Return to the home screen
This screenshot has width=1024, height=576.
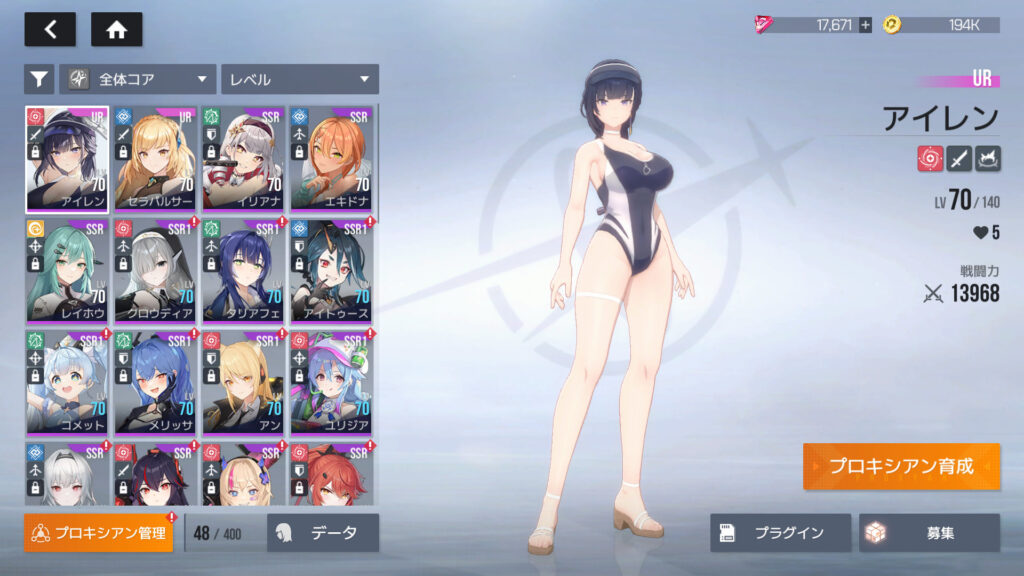[x=116, y=29]
